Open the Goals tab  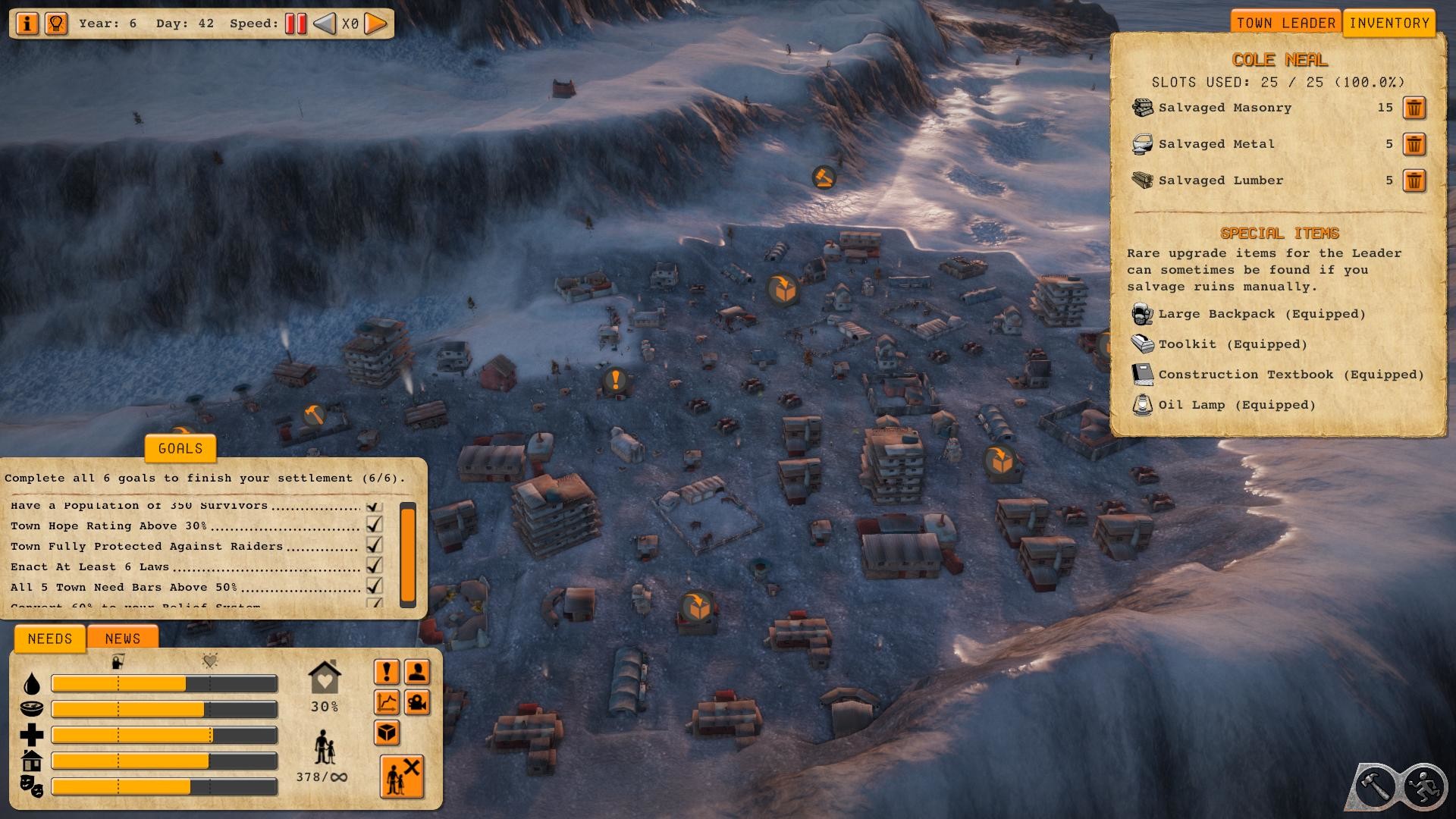tap(180, 448)
